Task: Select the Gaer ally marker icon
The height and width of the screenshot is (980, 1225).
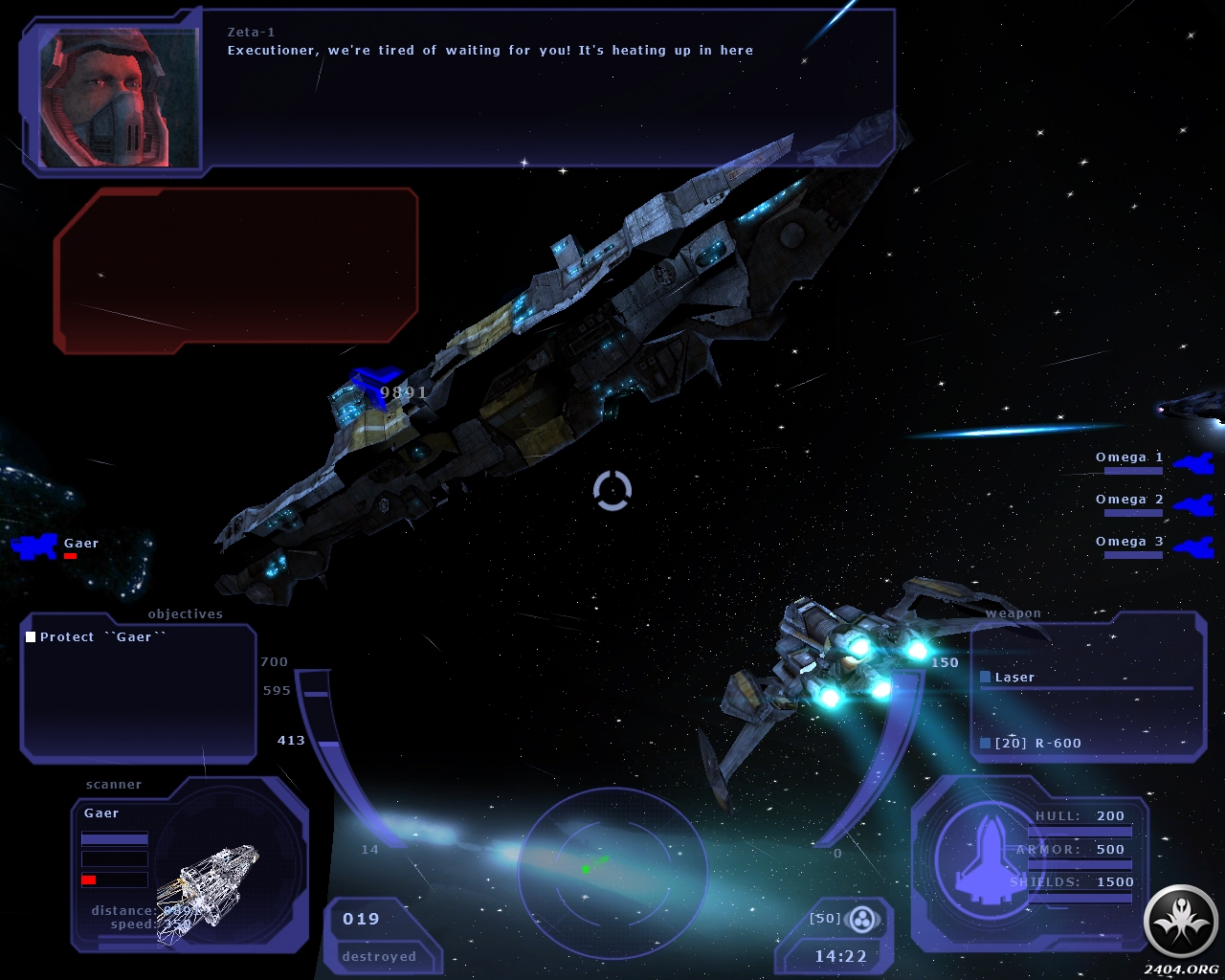Action: [x=34, y=546]
